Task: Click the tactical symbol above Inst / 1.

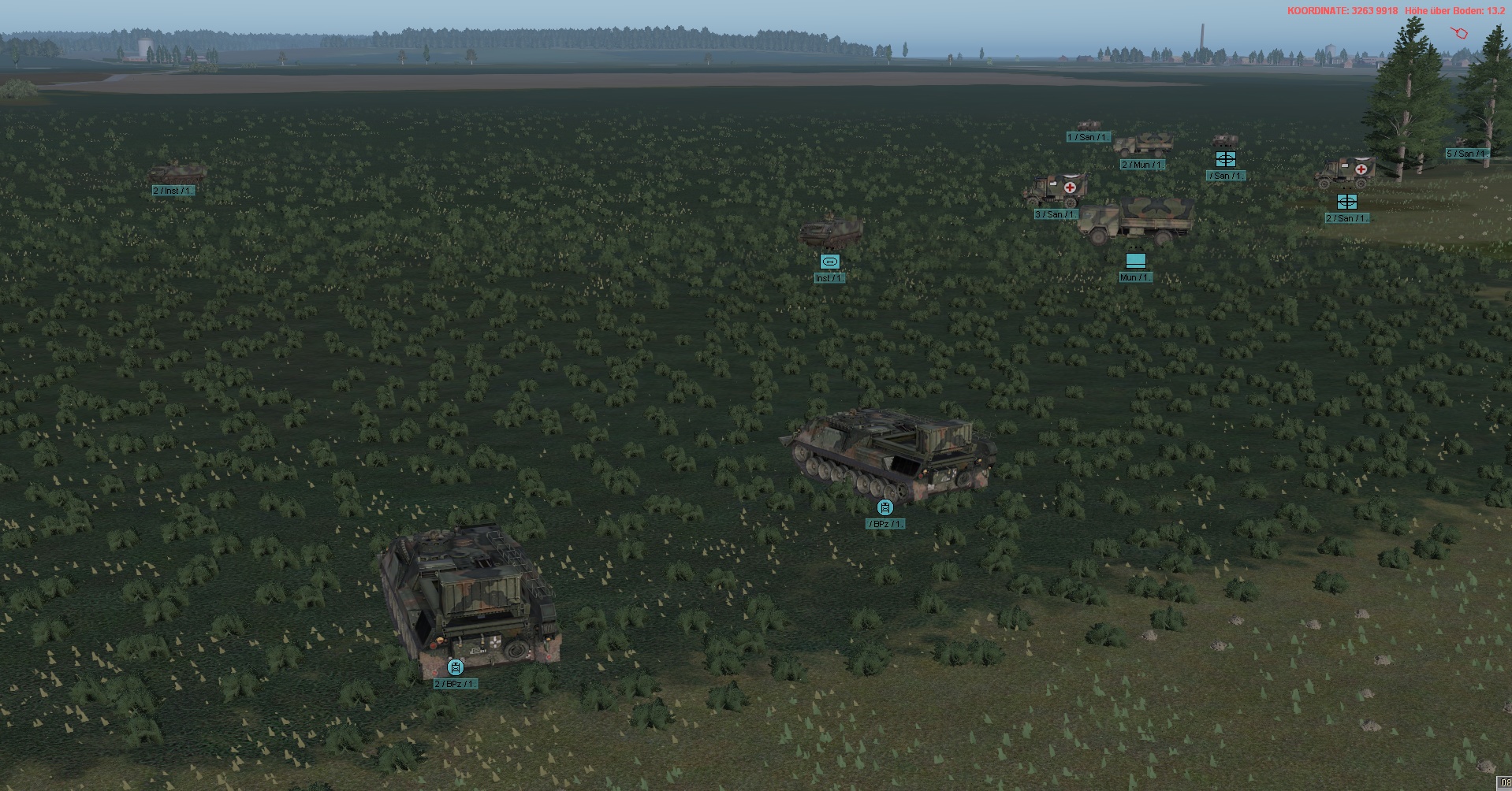Action: tap(829, 262)
